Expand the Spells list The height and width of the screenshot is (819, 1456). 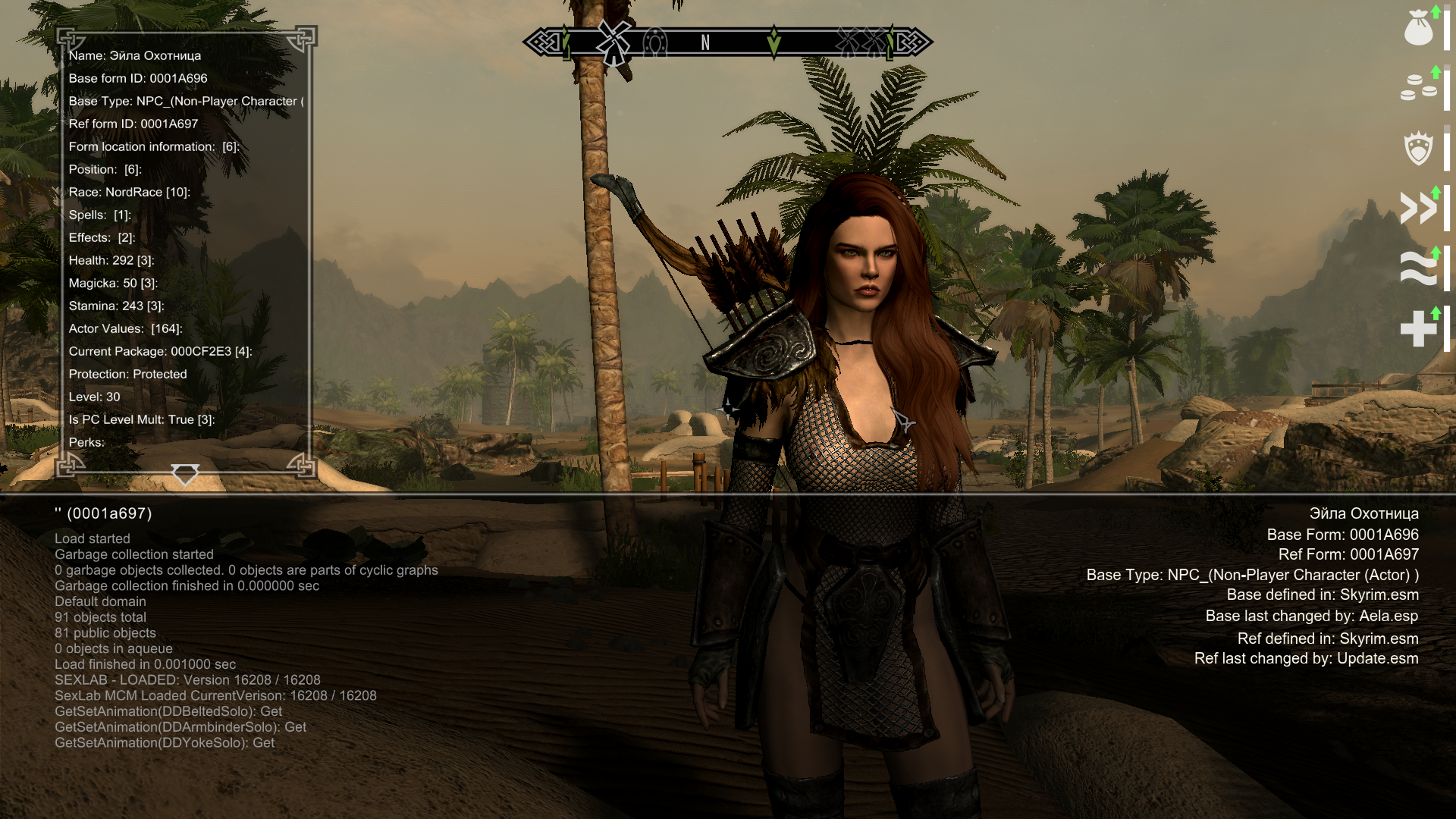pyautogui.click(x=99, y=215)
